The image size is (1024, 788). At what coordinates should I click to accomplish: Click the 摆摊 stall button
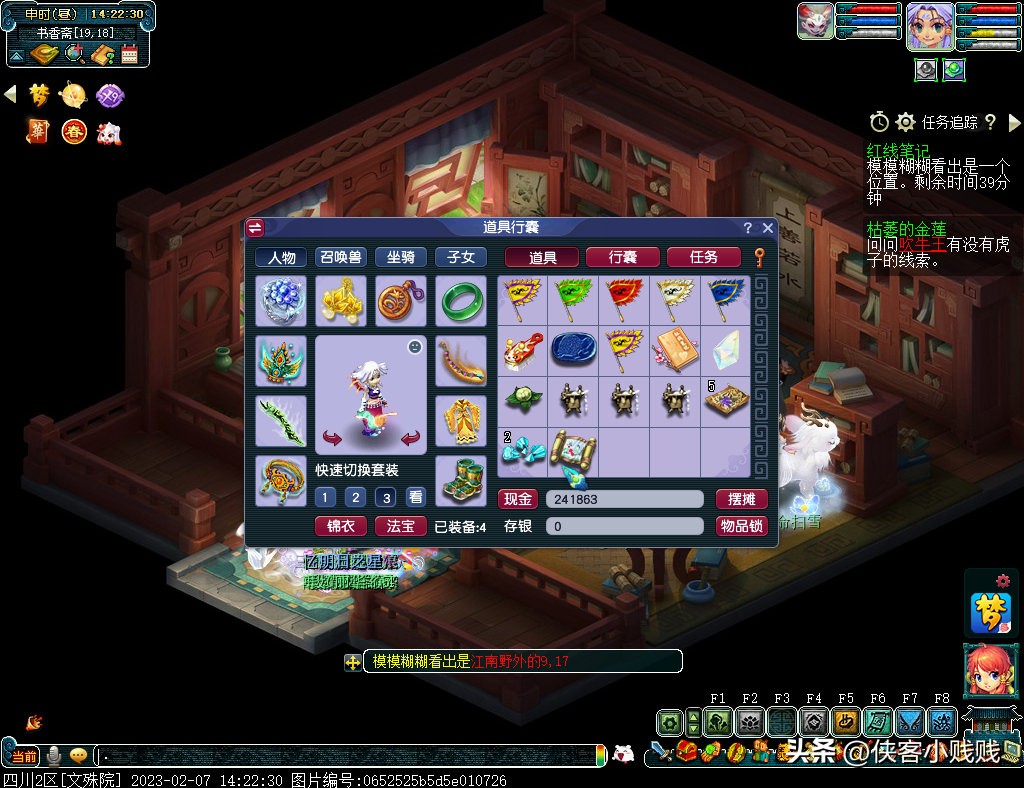(x=741, y=499)
